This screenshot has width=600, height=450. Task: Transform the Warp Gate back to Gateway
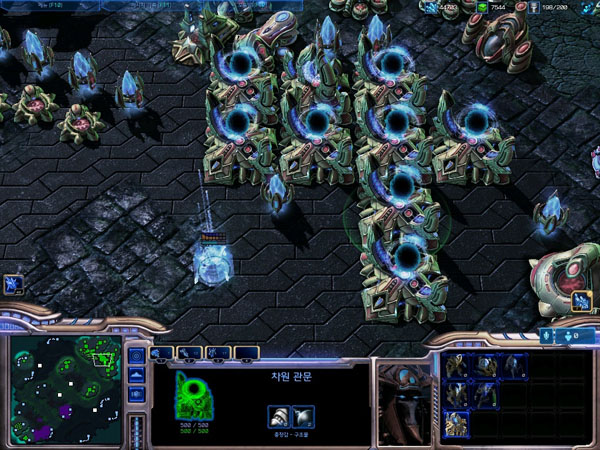[x=455, y=422]
